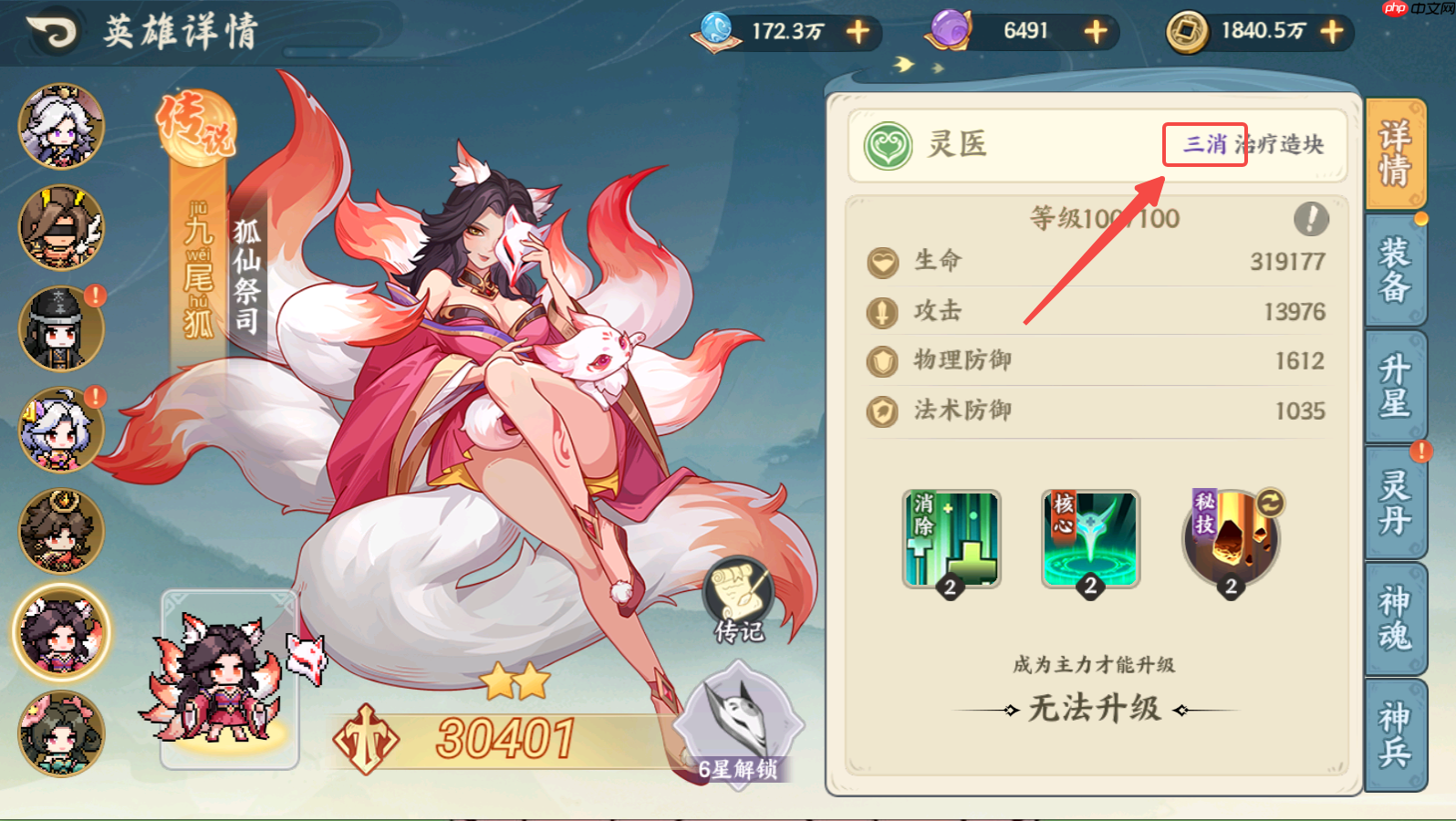1456x821 pixels.
Task: Click the highlighted 三消 label
Action: point(1204,144)
